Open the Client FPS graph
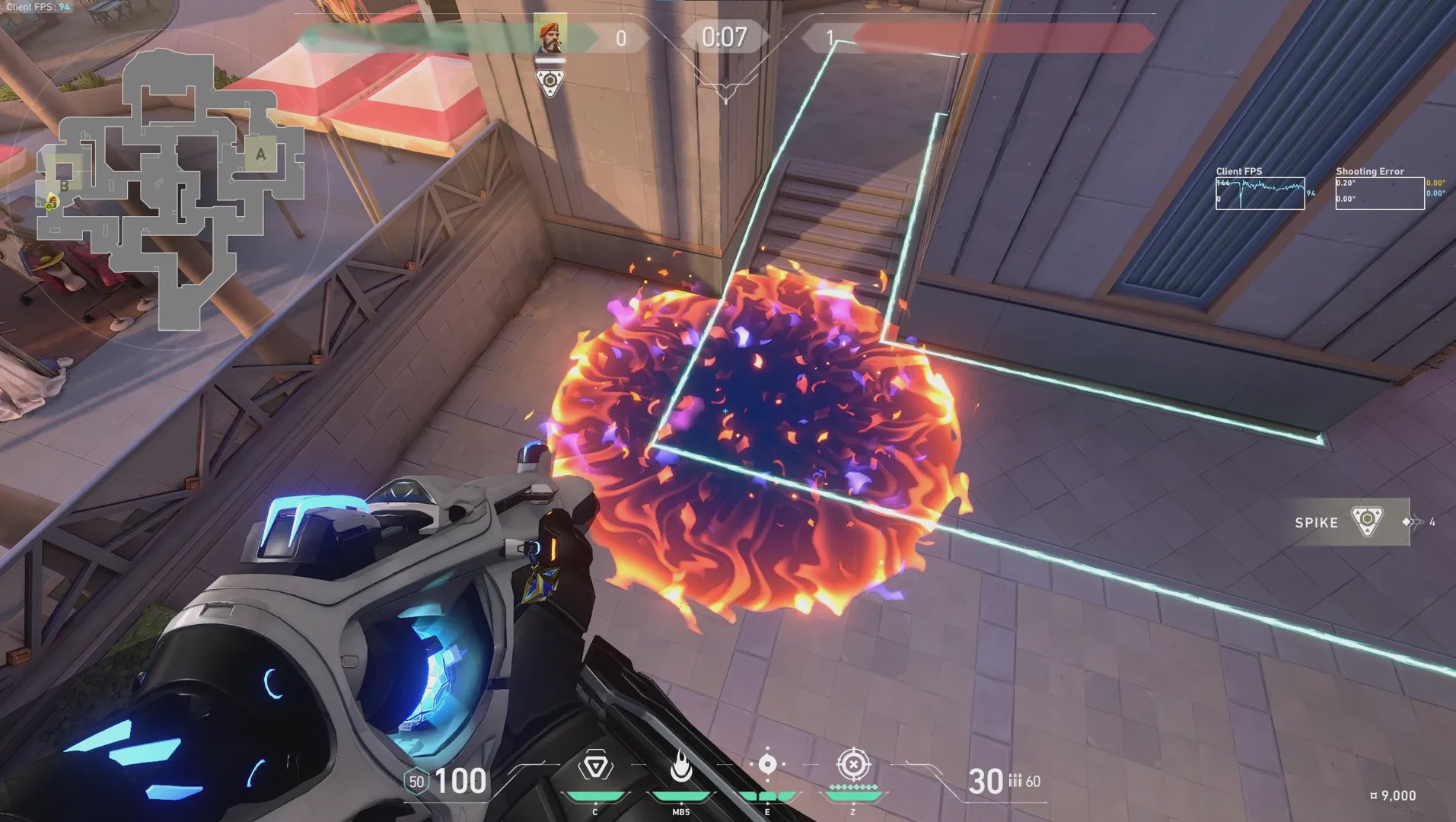Image resolution: width=1456 pixels, height=822 pixels. pos(1260,193)
